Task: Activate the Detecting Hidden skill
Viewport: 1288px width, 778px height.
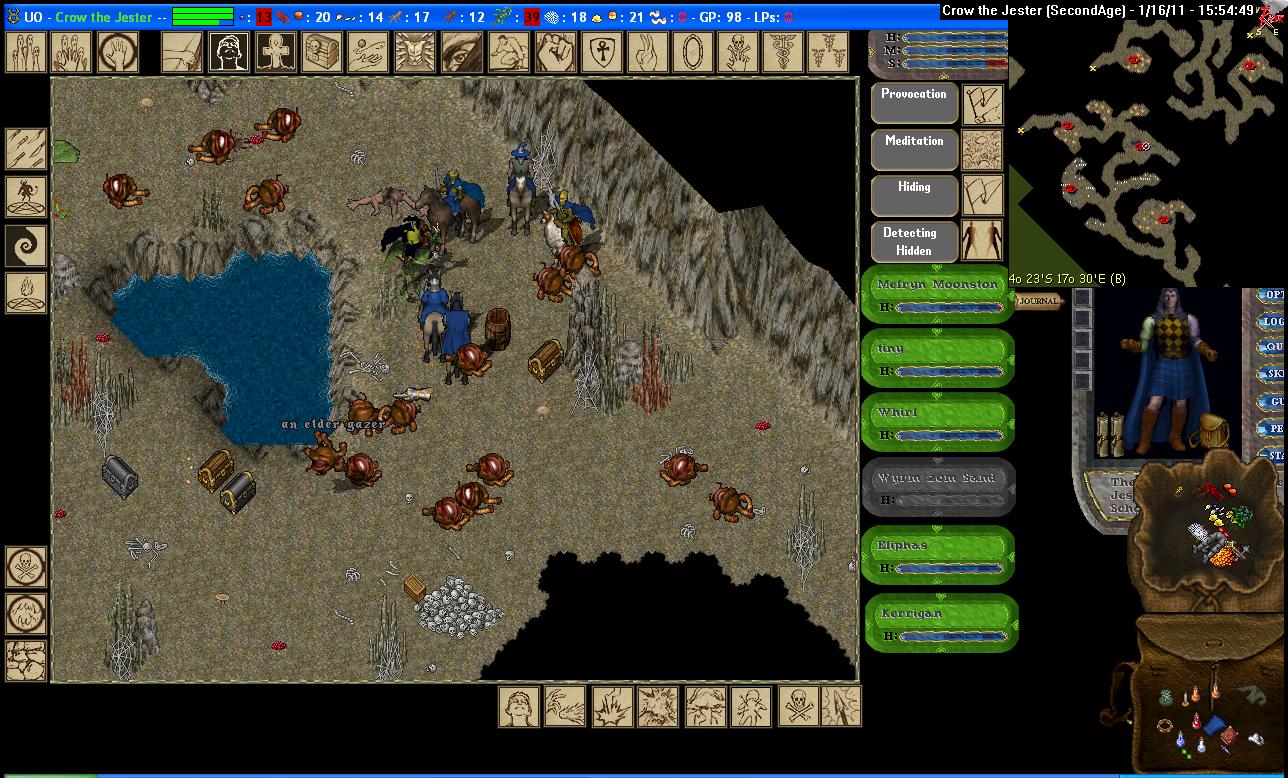Action: coord(914,241)
